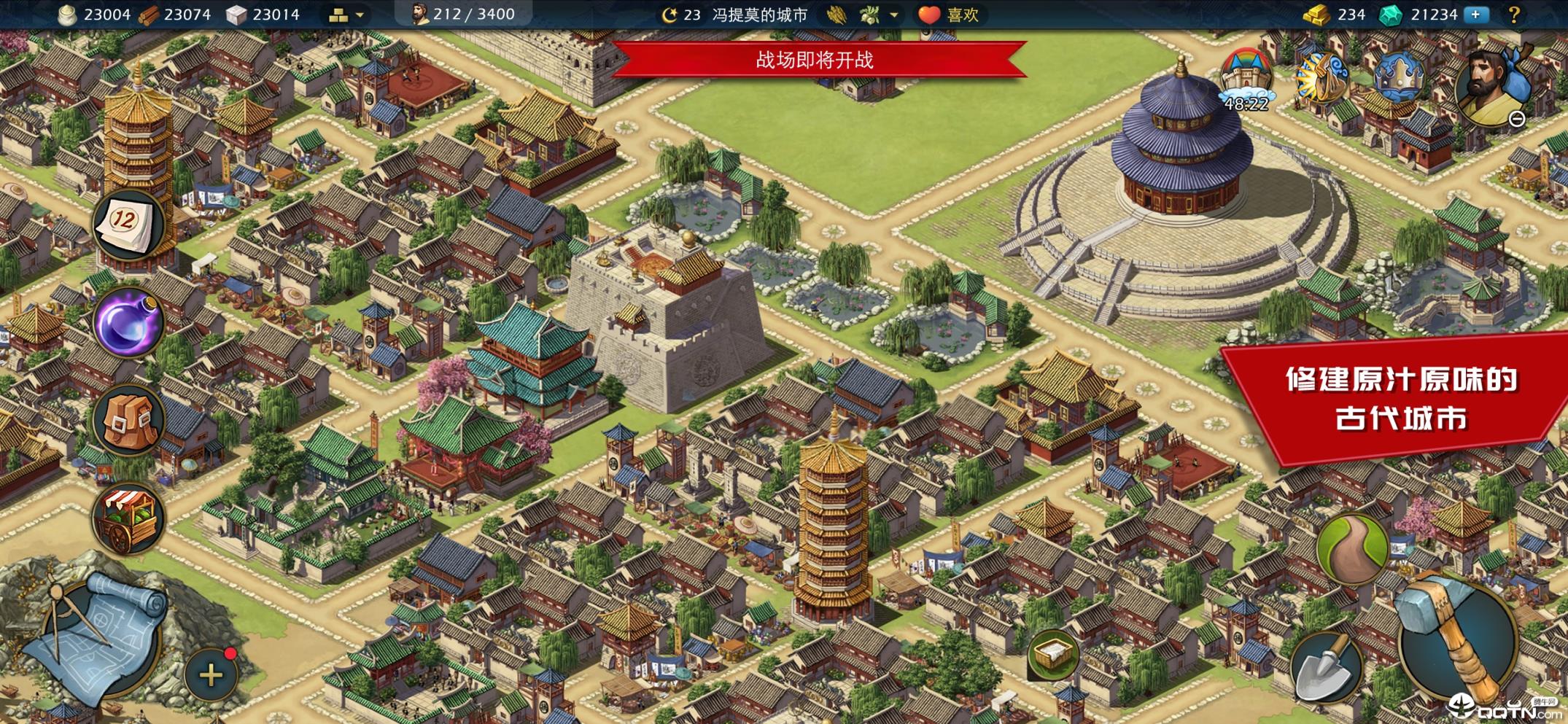Open the plant resource dropdown arrow
1568x724 pixels.
[893, 15]
